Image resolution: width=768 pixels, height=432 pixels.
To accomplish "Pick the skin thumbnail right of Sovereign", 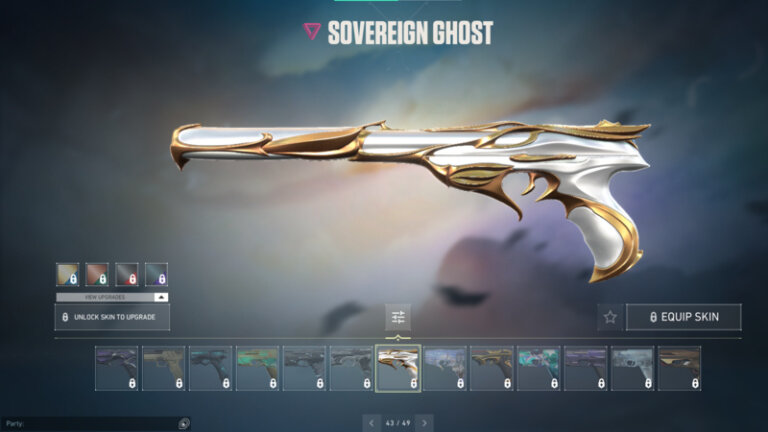I will [445, 368].
